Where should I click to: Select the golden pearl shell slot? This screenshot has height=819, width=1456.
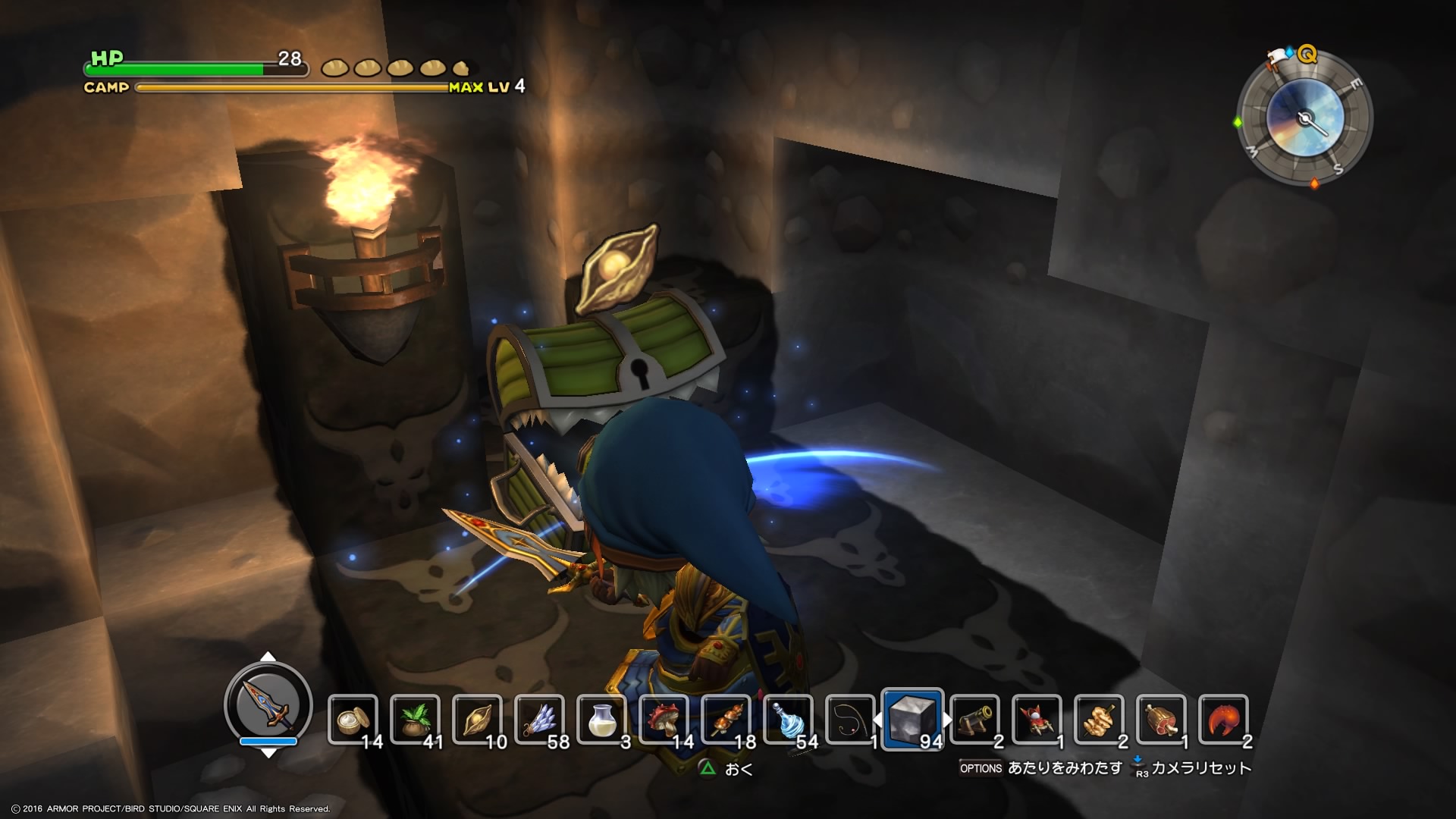(477, 720)
